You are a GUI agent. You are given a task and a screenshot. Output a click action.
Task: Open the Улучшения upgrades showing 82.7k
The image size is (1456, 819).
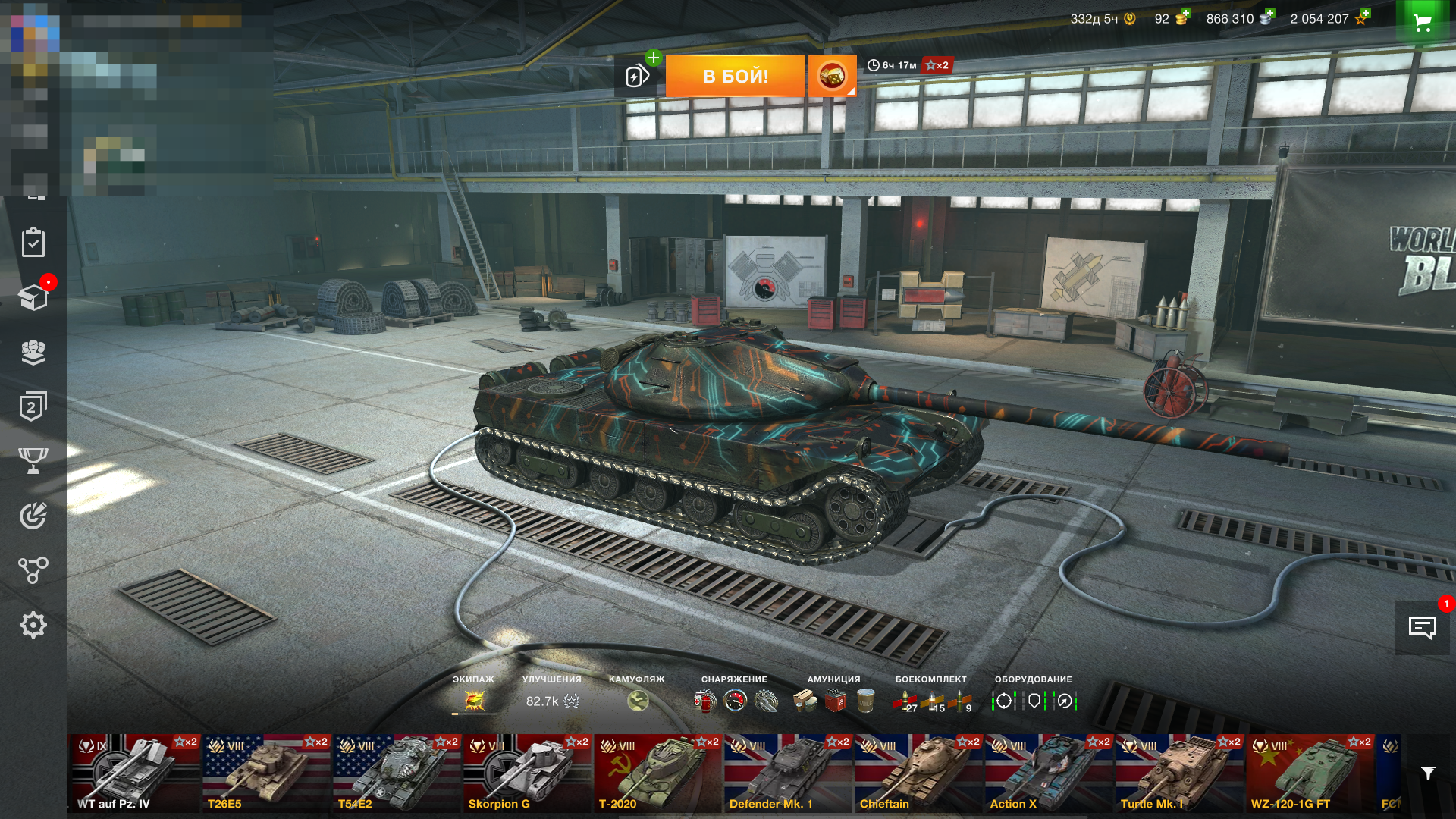pos(552,701)
